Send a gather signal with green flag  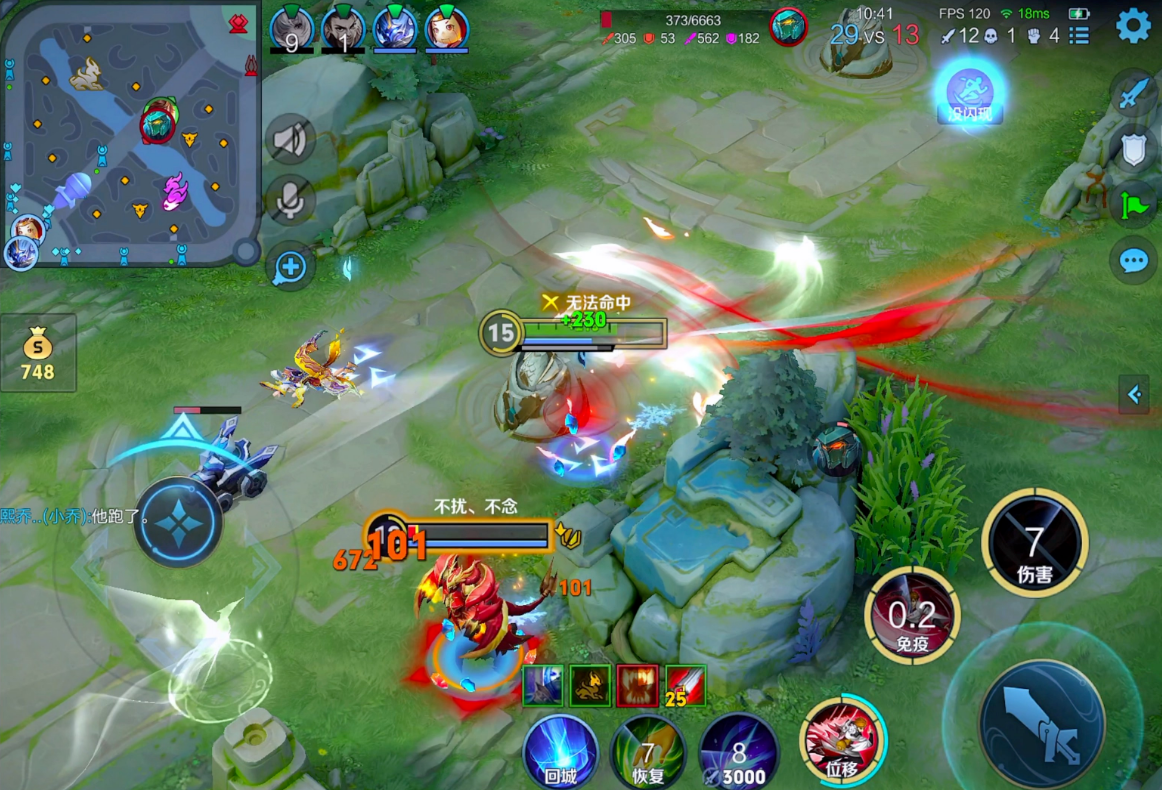tap(1133, 205)
